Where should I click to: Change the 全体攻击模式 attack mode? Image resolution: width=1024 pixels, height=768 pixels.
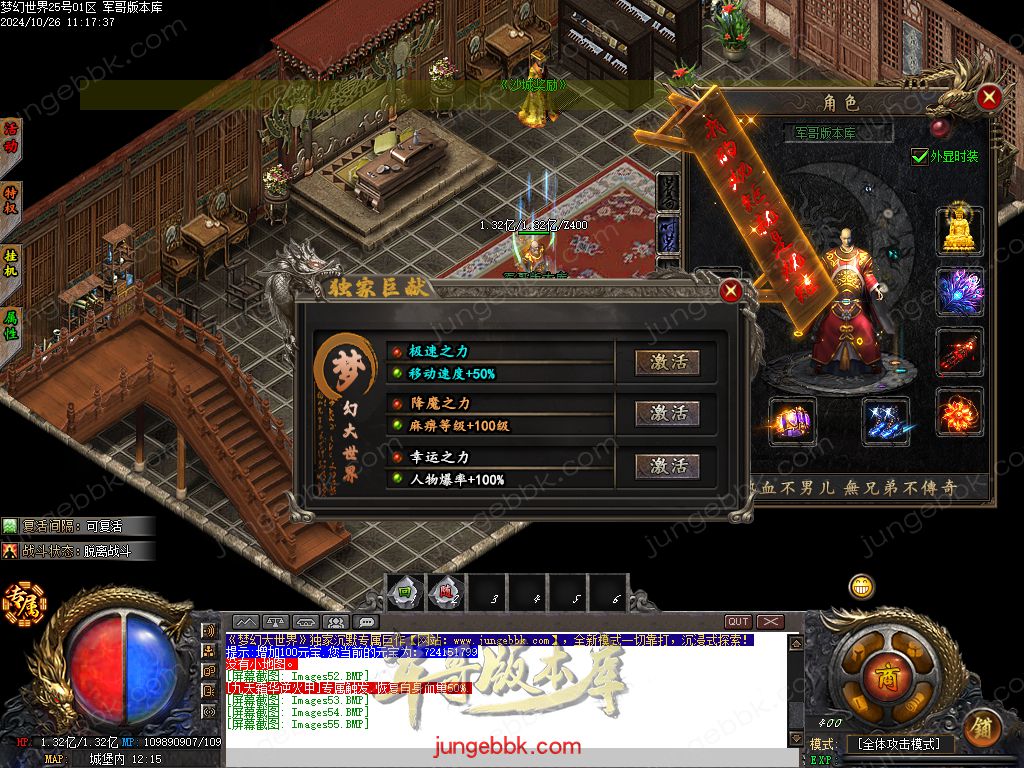tap(899, 744)
